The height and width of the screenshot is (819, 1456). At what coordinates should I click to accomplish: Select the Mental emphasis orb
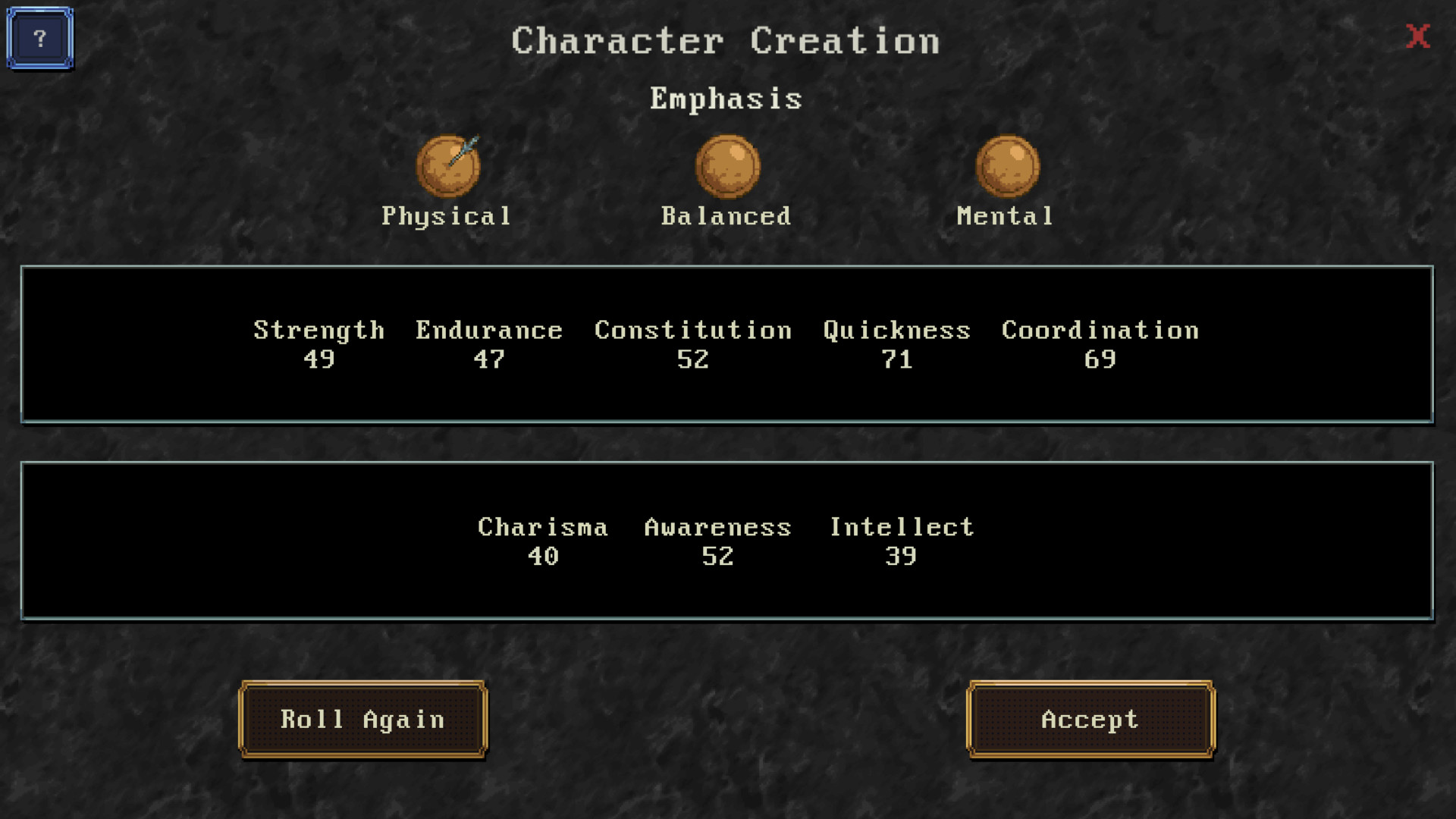pyautogui.click(x=1009, y=167)
